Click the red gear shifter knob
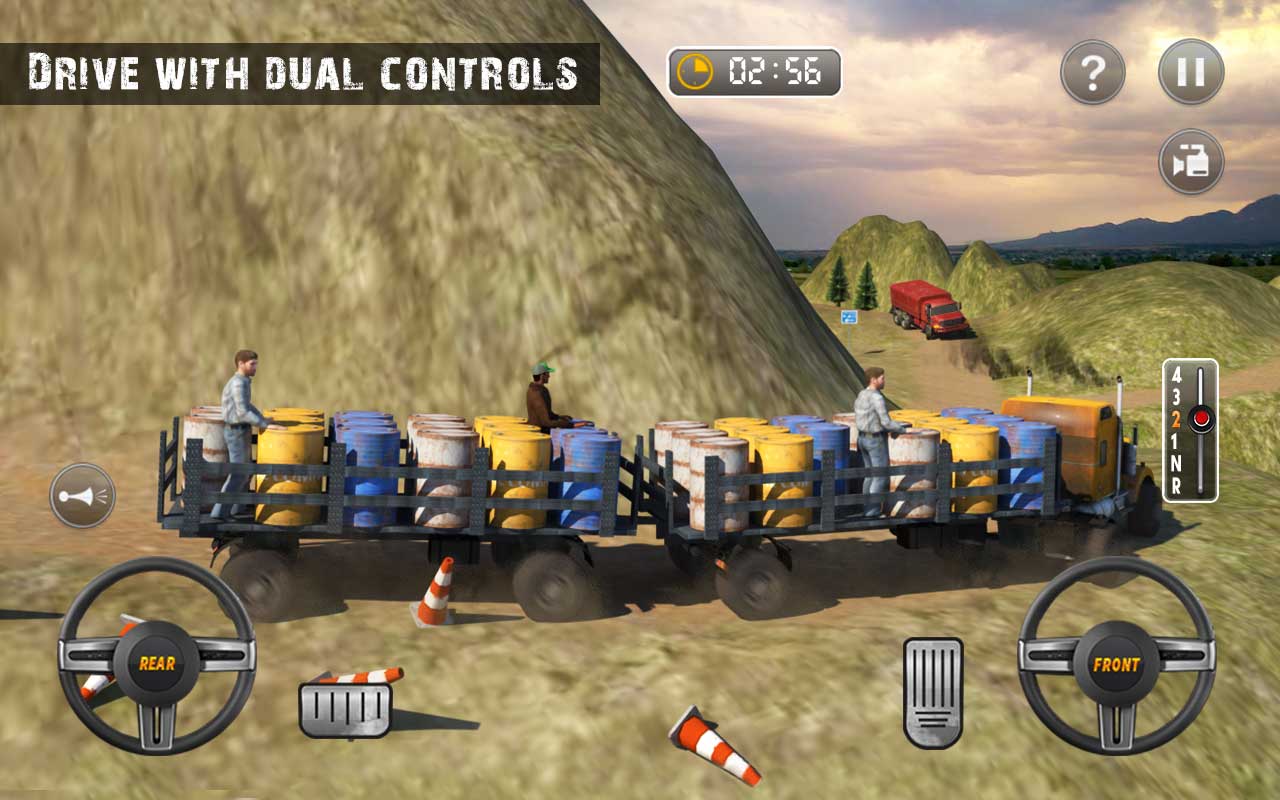The height and width of the screenshot is (800, 1280). pyautogui.click(x=1201, y=418)
